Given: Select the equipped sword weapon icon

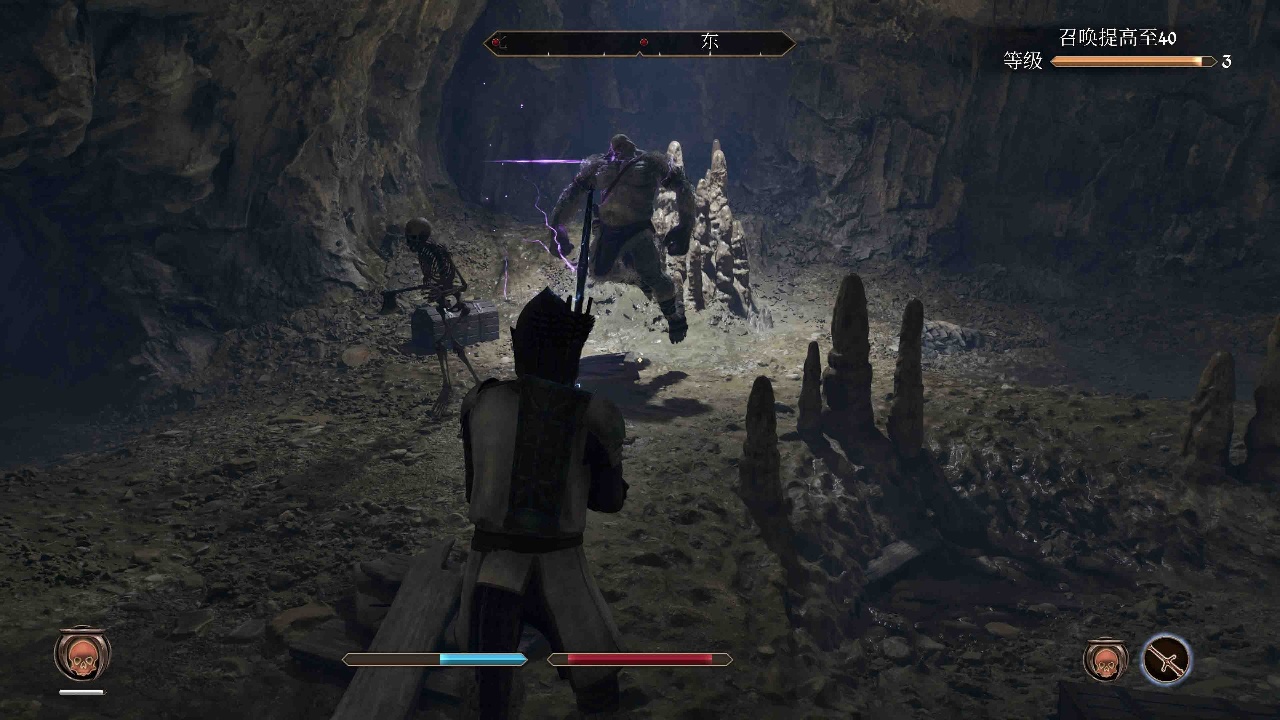Looking at the screenshot, I should [x=1167, y=659].
